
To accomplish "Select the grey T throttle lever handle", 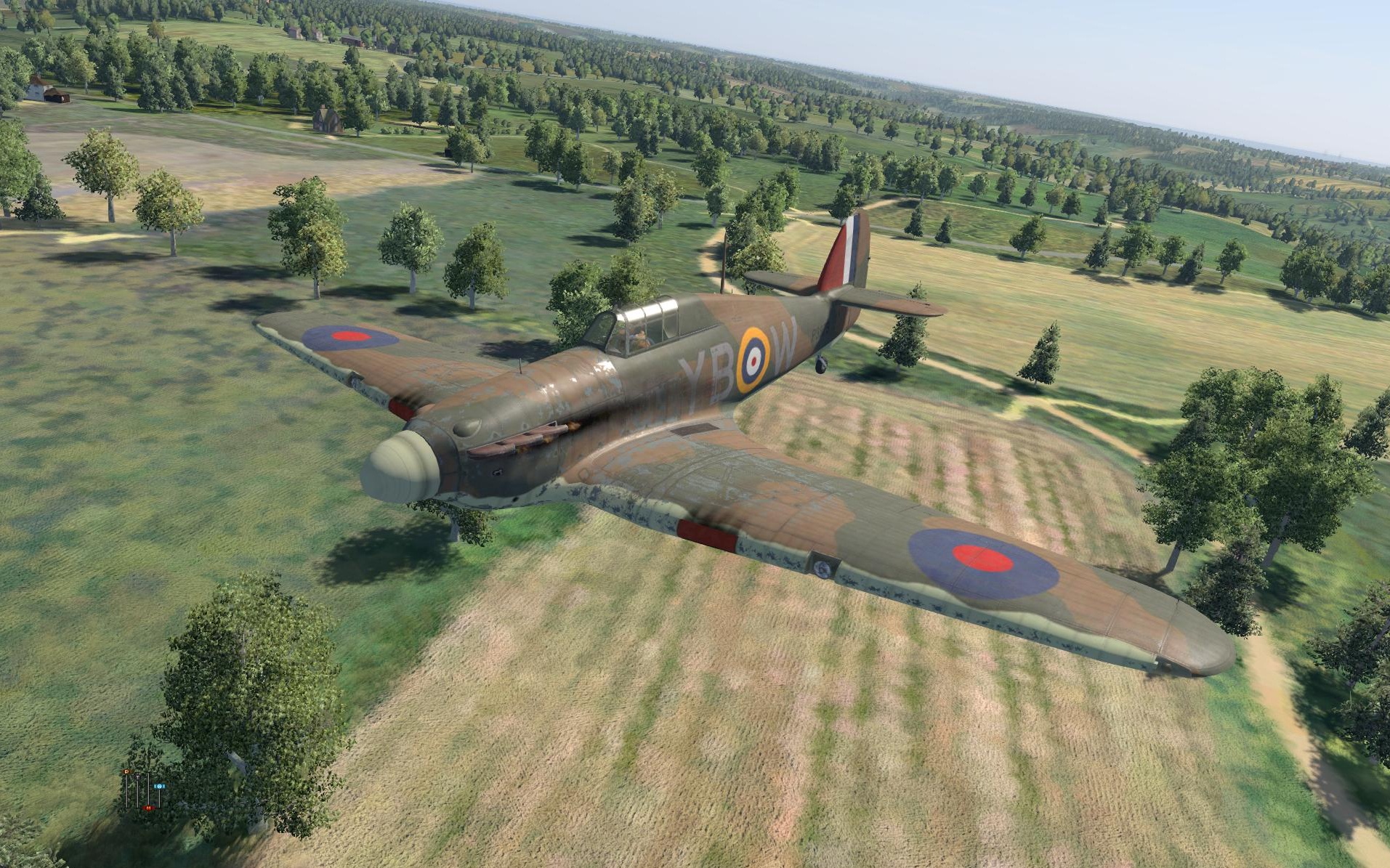I will click(x=137, y=777).
